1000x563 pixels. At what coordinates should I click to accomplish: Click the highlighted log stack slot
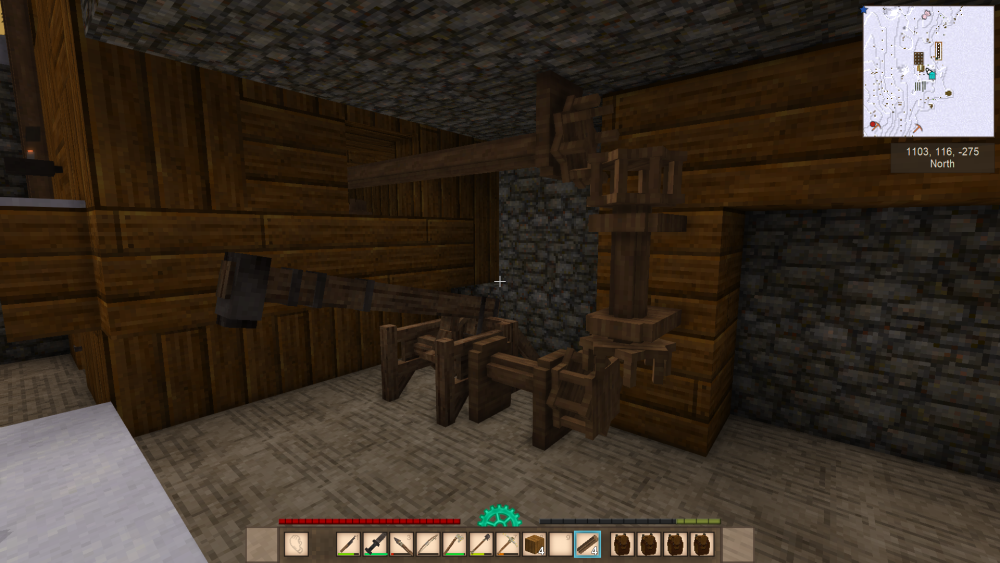(x=587, y=544)
